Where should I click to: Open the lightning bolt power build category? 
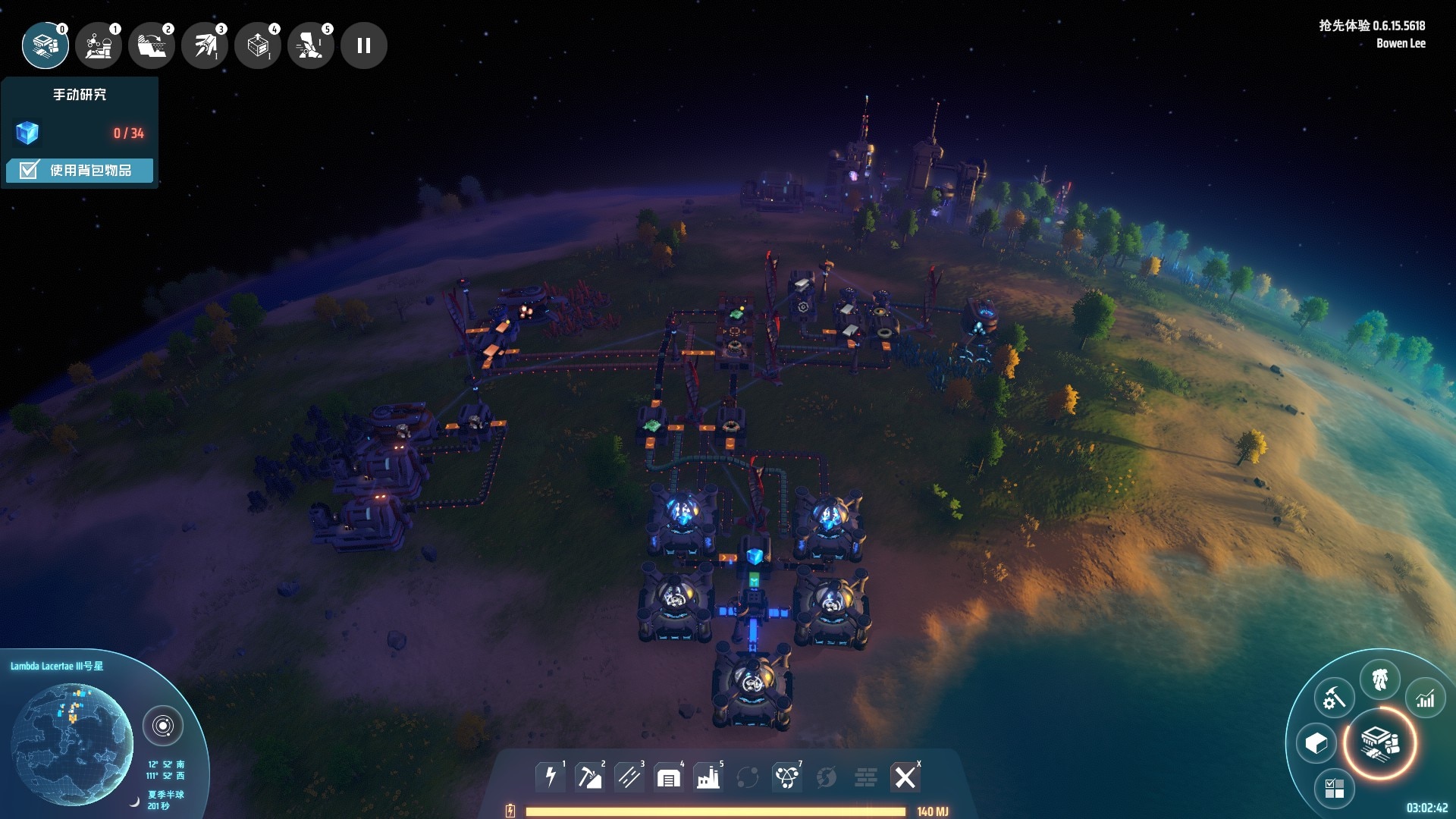point(551,777)
